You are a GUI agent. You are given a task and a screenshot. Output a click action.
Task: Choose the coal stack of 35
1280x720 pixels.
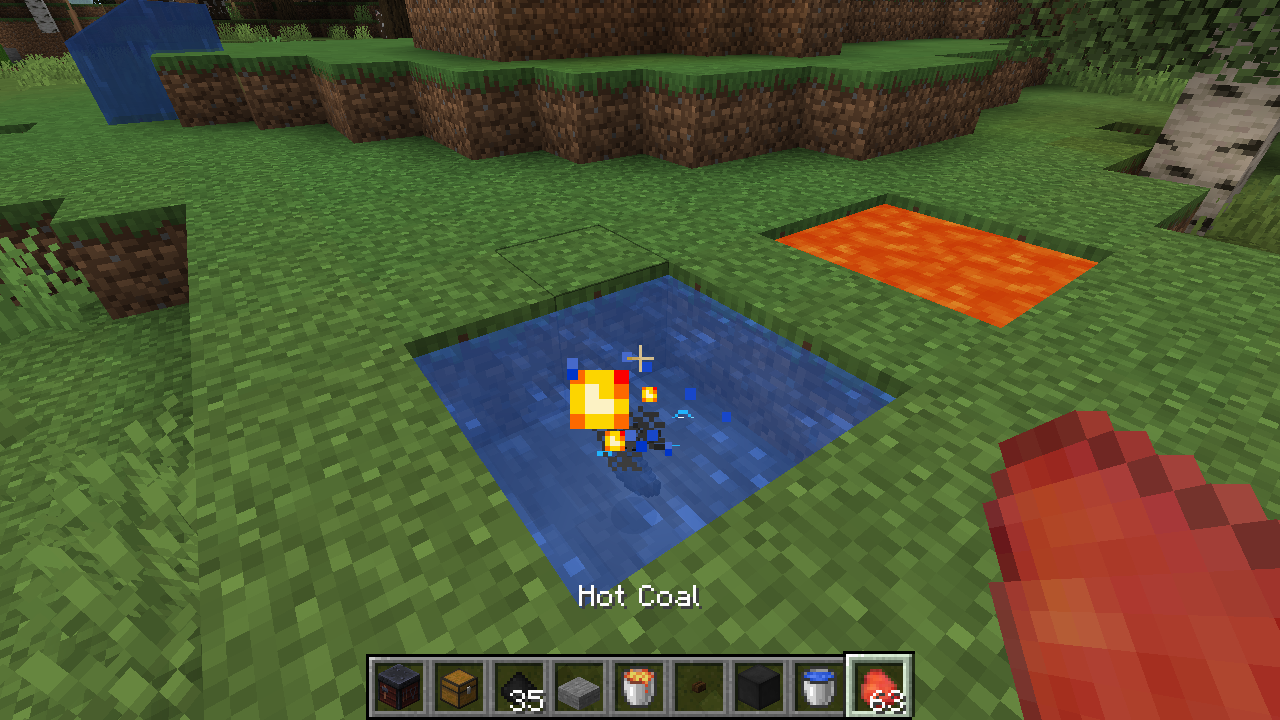[x=520, y=687]
